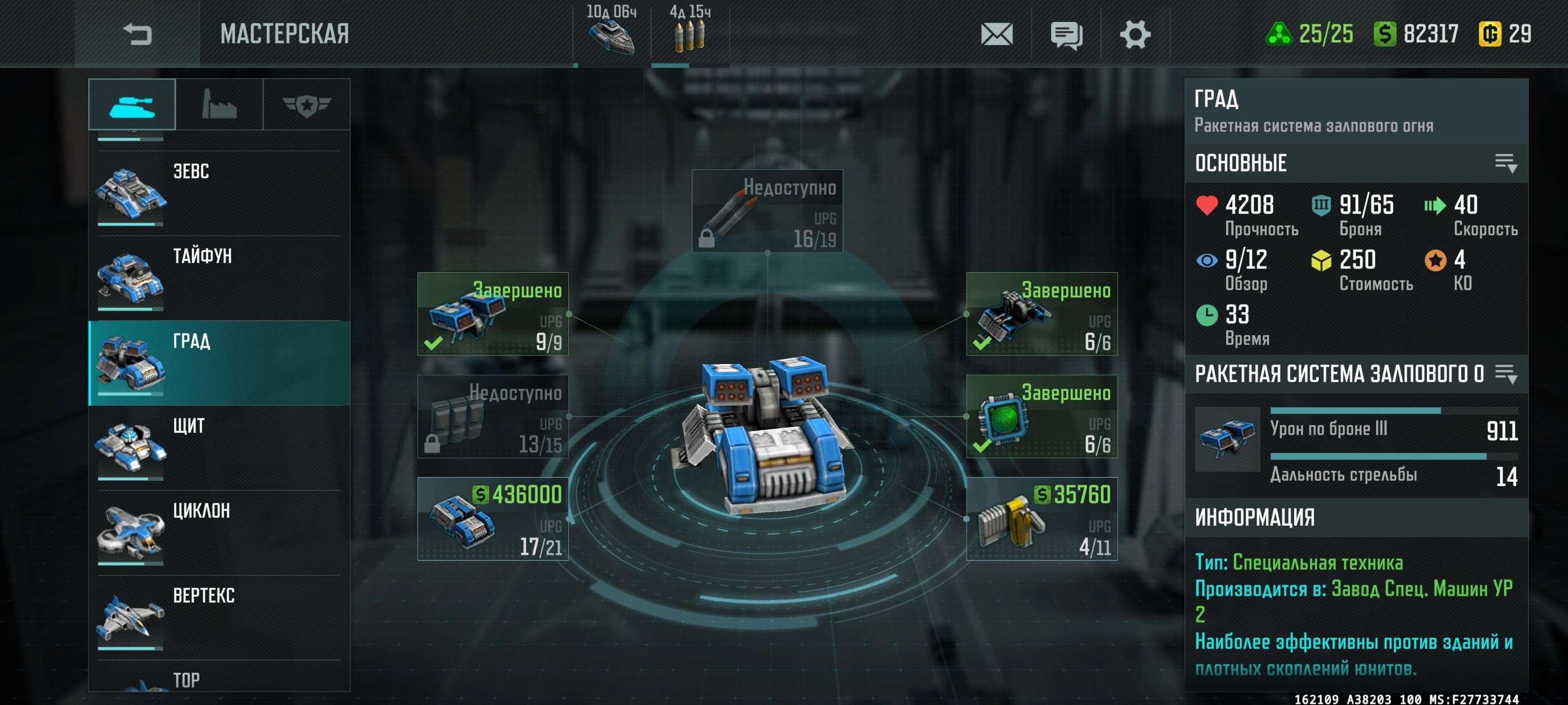Open the completed launcher upgrade 9/9

coord(493,314)
